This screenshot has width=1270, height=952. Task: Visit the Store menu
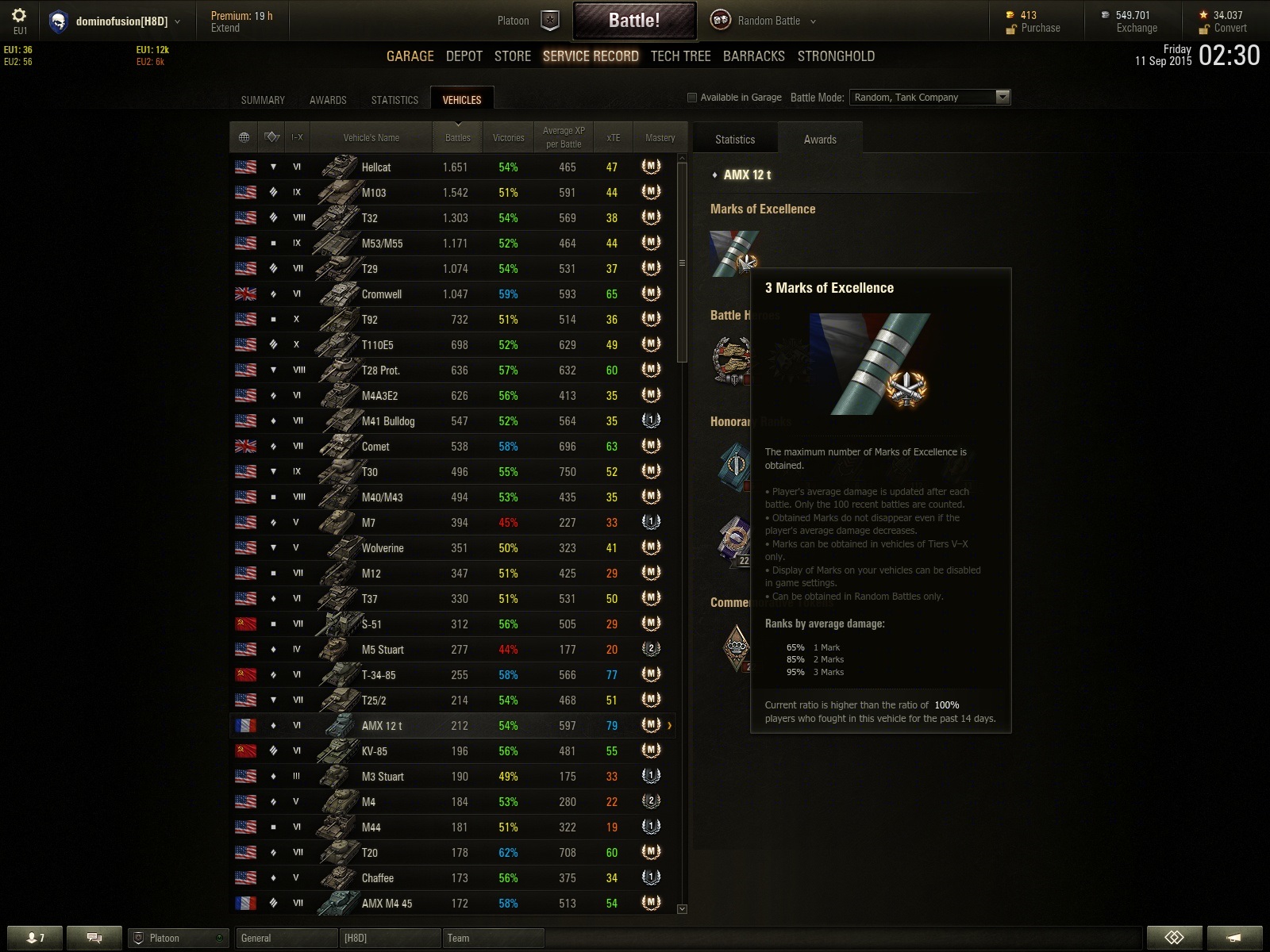click(512, 56)
